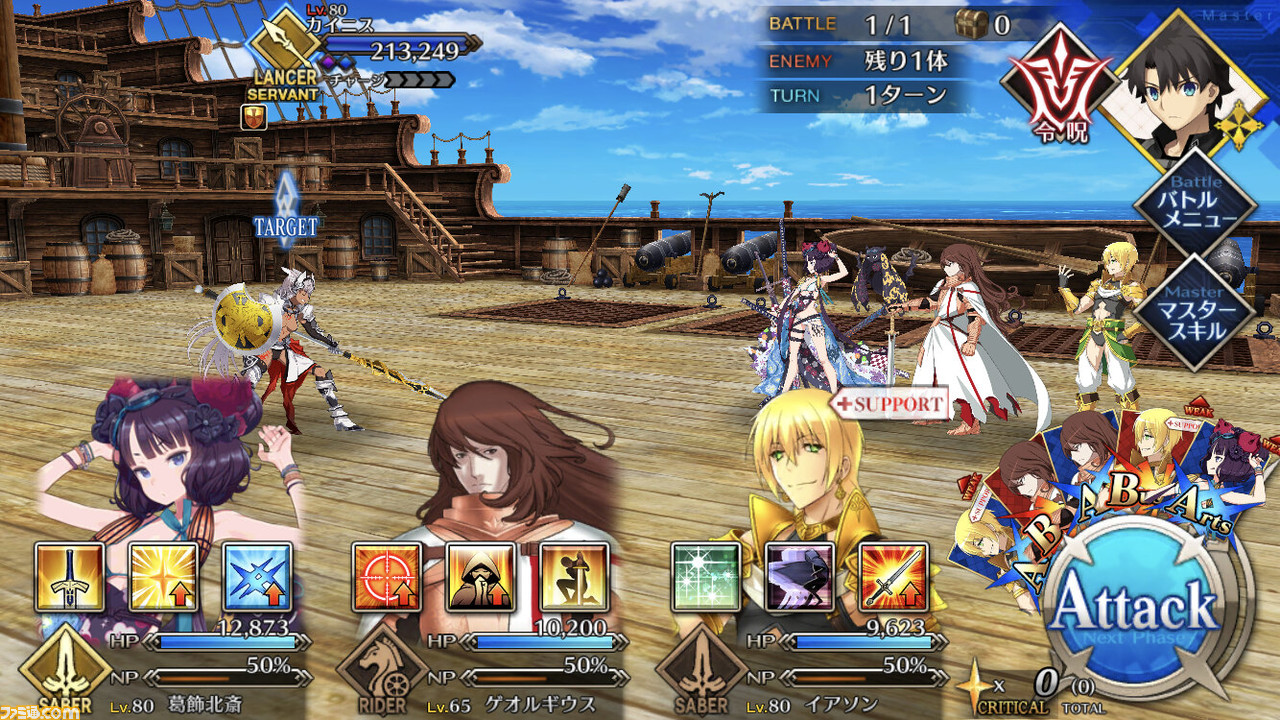
Task: Open the Battle Menu
Action: coord(1194,205)
